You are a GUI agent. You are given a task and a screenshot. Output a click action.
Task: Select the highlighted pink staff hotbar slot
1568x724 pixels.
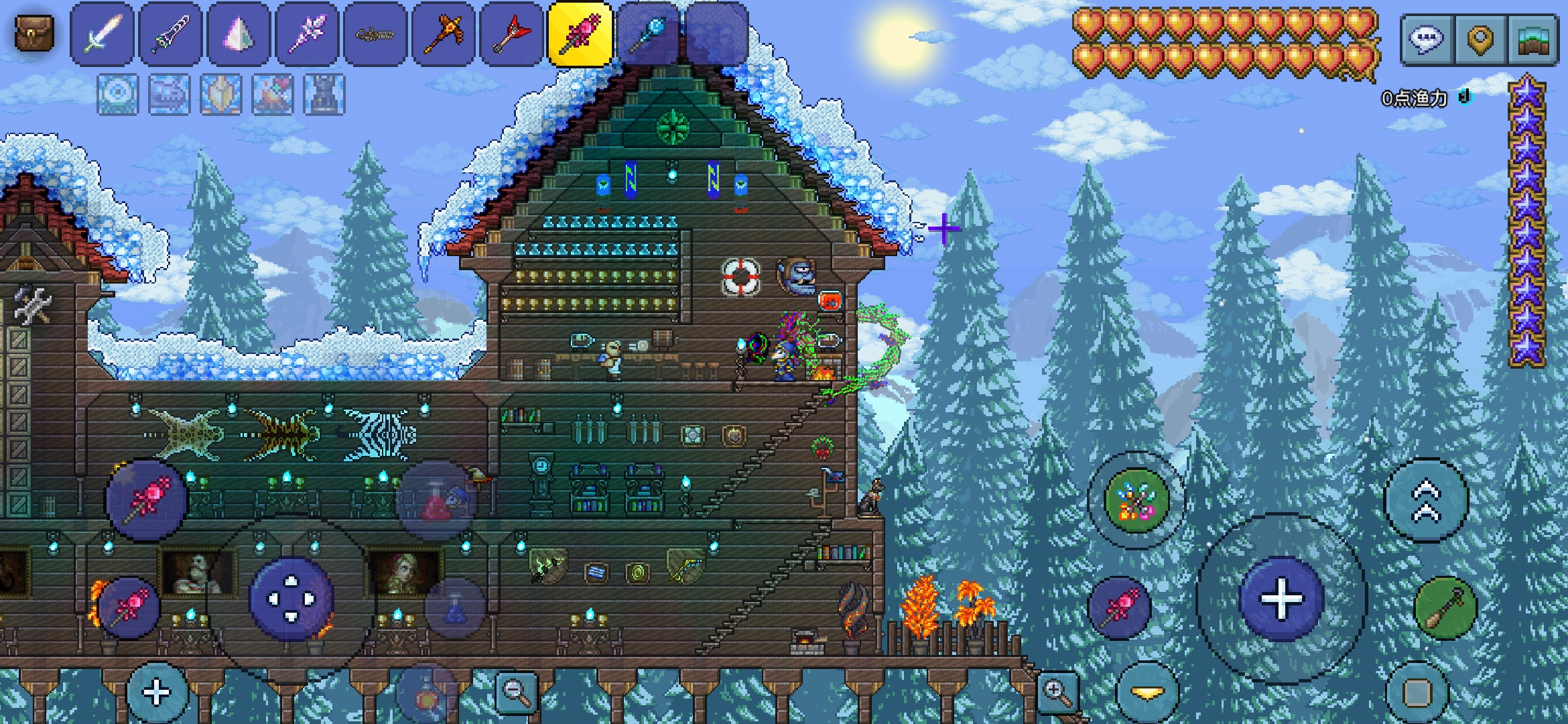[x=580, y=34]
